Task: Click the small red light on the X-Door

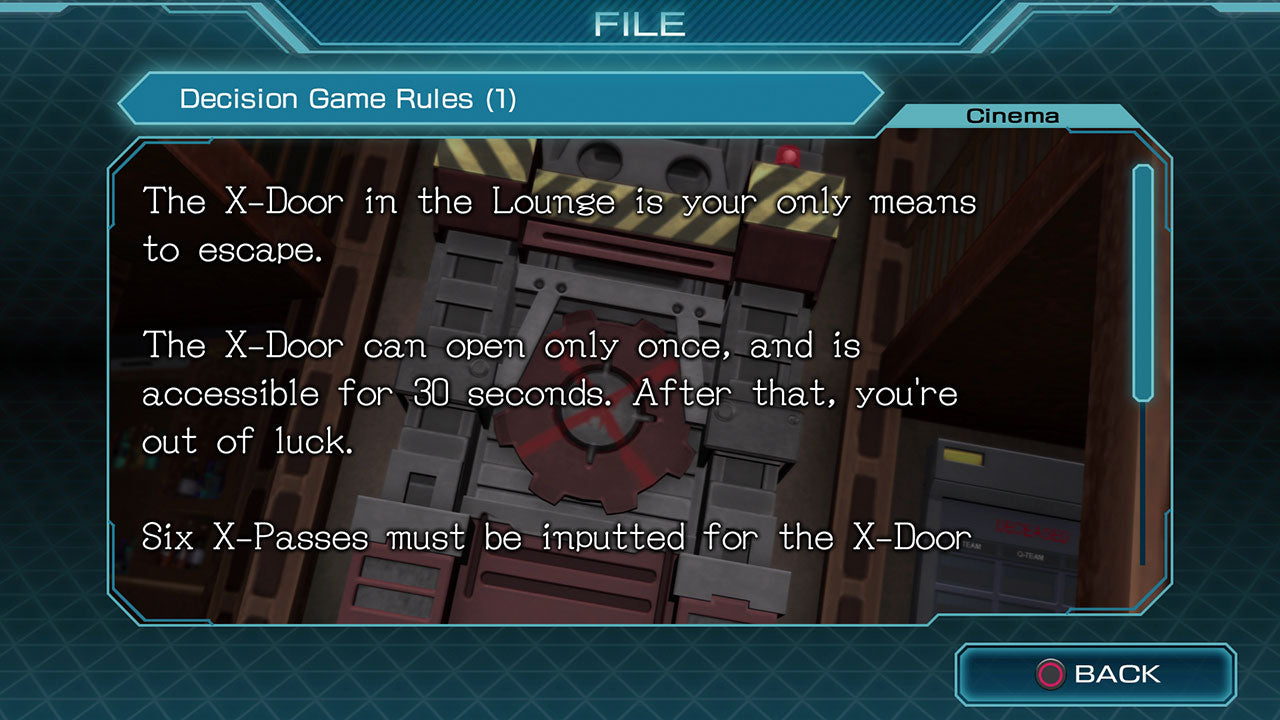Action: tap(789, 154)
